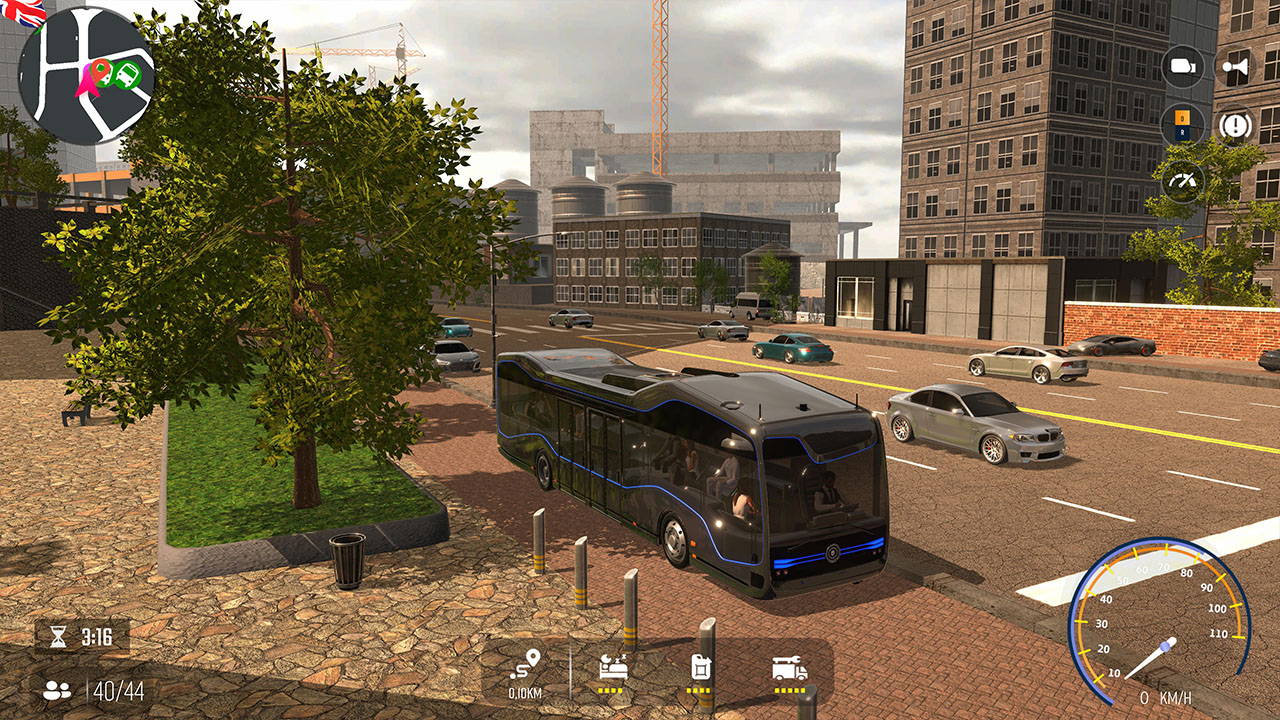This screenshot has height=720, width=1280.
Task: Select the UK flag language icon
Action: (20, 13)
